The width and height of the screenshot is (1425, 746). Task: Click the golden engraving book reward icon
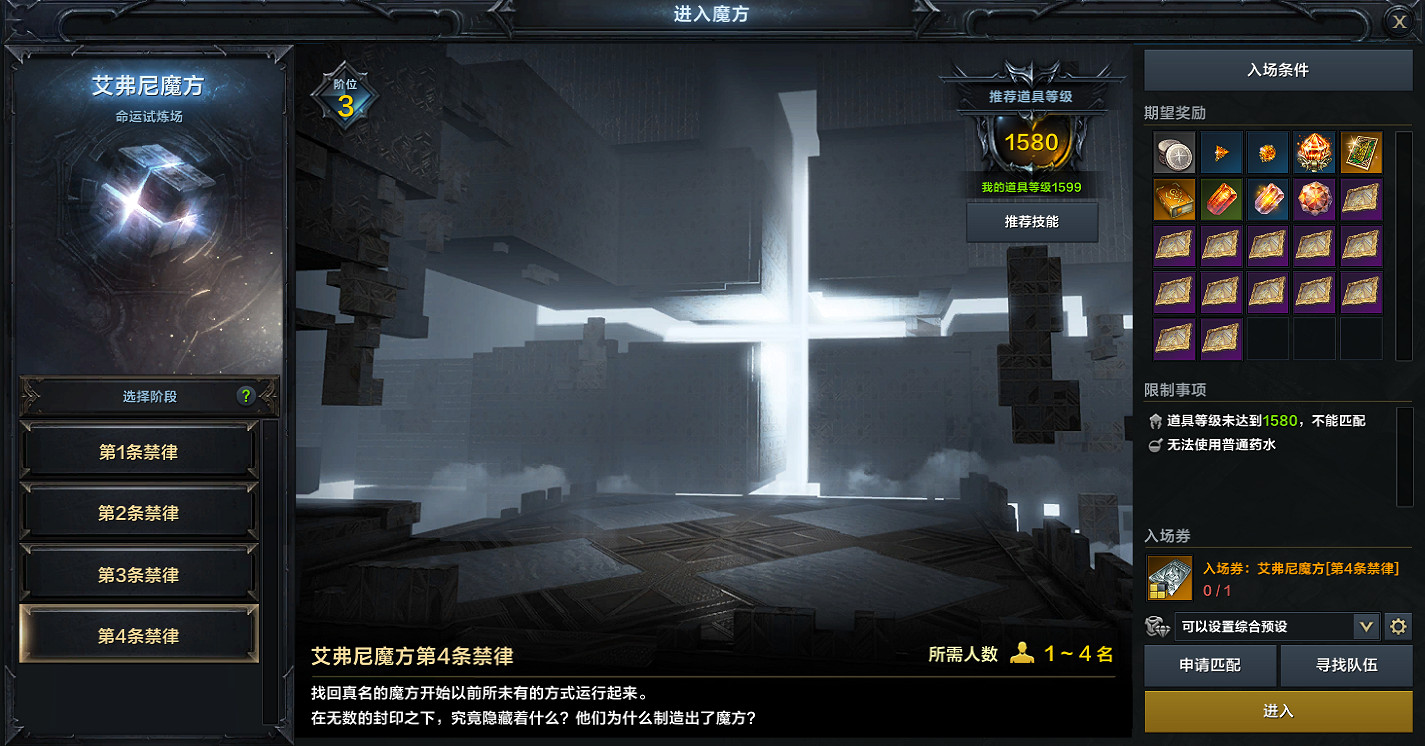(x=1174, y=199)
